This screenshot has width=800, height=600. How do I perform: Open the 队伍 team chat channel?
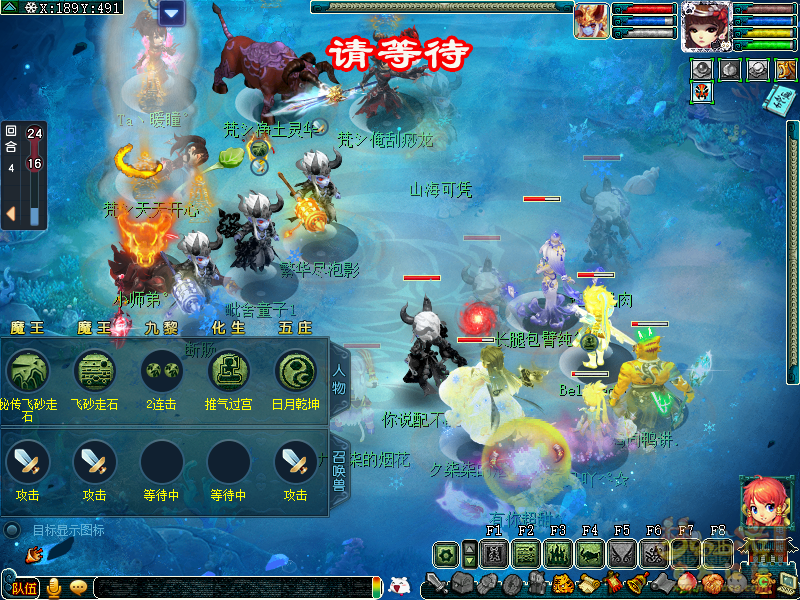click(x=25, y=587)
